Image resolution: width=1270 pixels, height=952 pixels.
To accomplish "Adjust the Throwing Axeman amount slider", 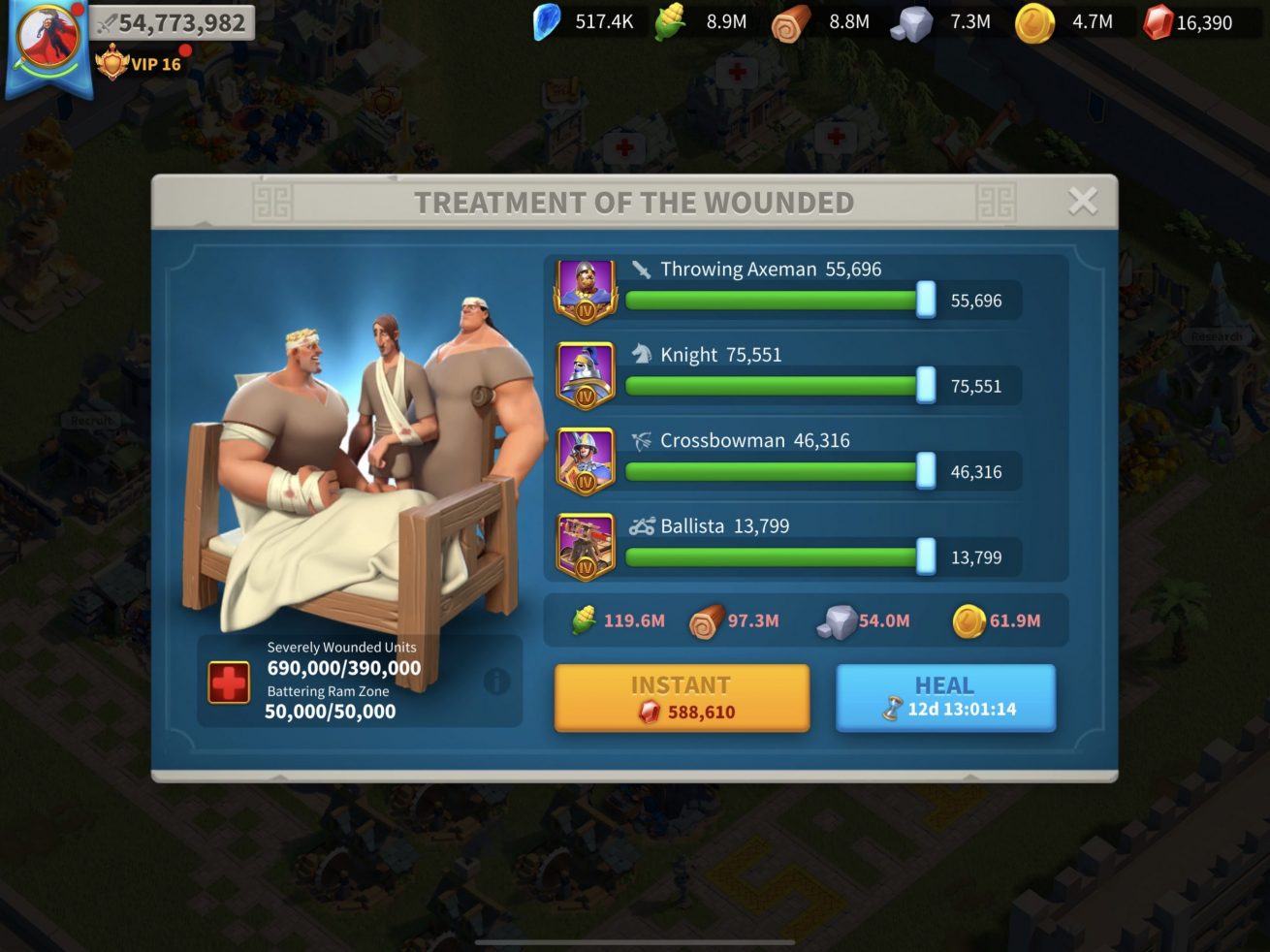I will tap(926, 301).
